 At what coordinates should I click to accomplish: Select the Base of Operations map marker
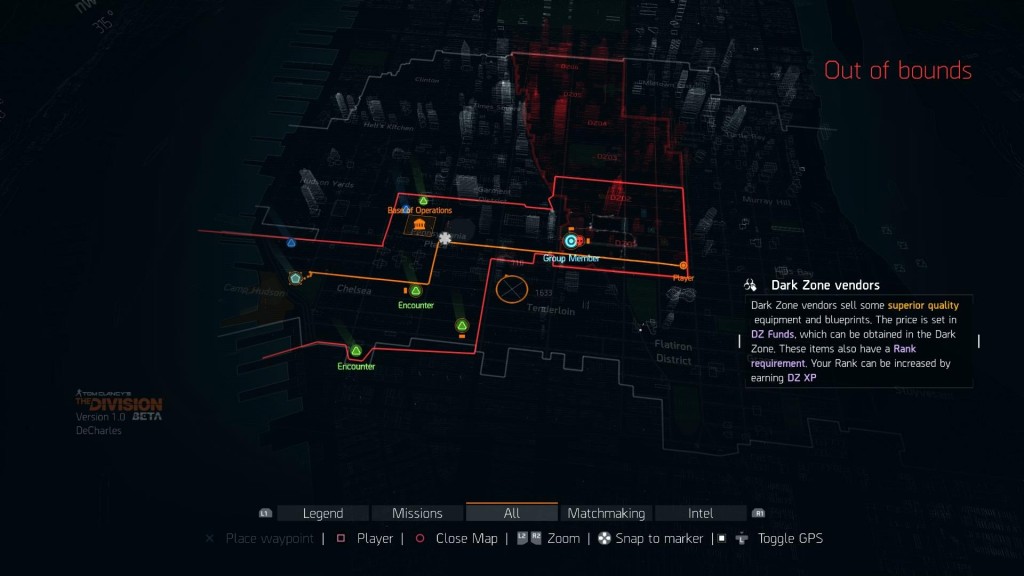(419, 225)
